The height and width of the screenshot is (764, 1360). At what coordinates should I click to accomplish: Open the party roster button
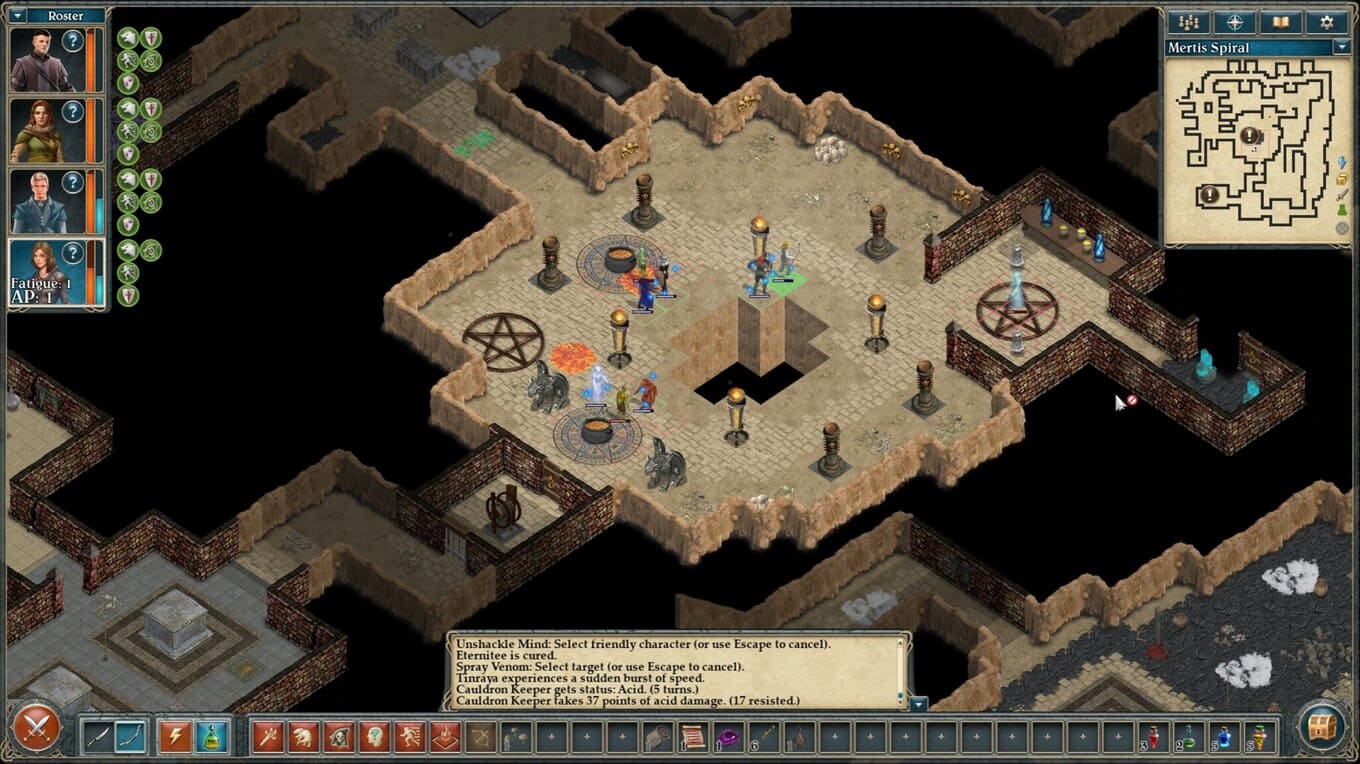[1189, 22]
